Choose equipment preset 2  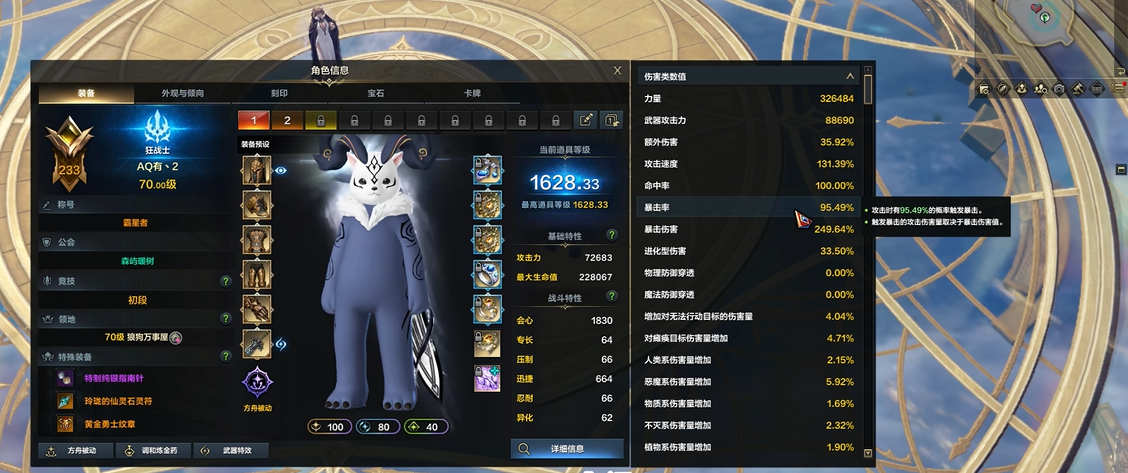tap(287, 120)
